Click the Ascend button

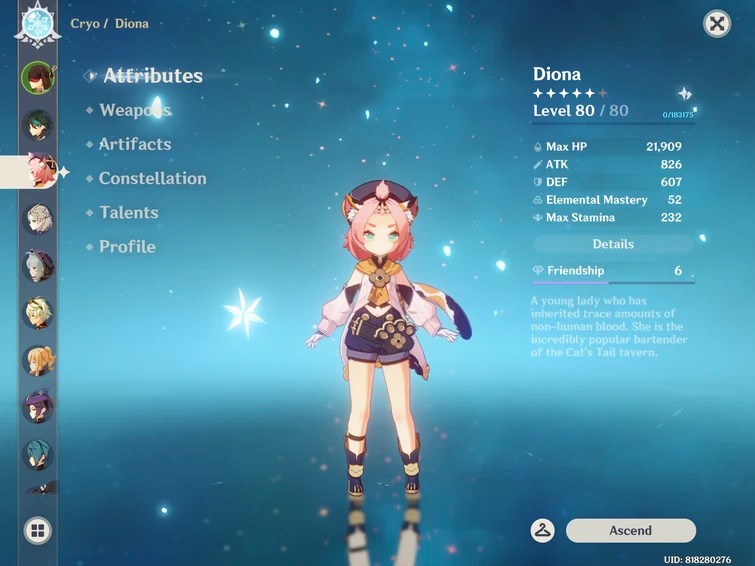pos(630,531)
